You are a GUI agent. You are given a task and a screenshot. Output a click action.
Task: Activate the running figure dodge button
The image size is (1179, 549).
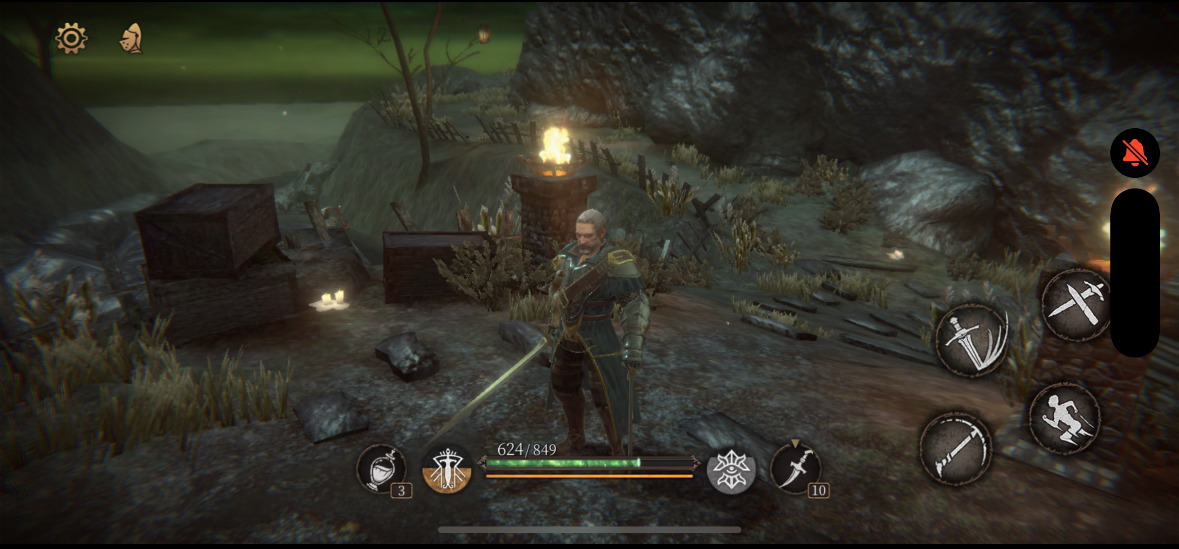click(1064, 418)
